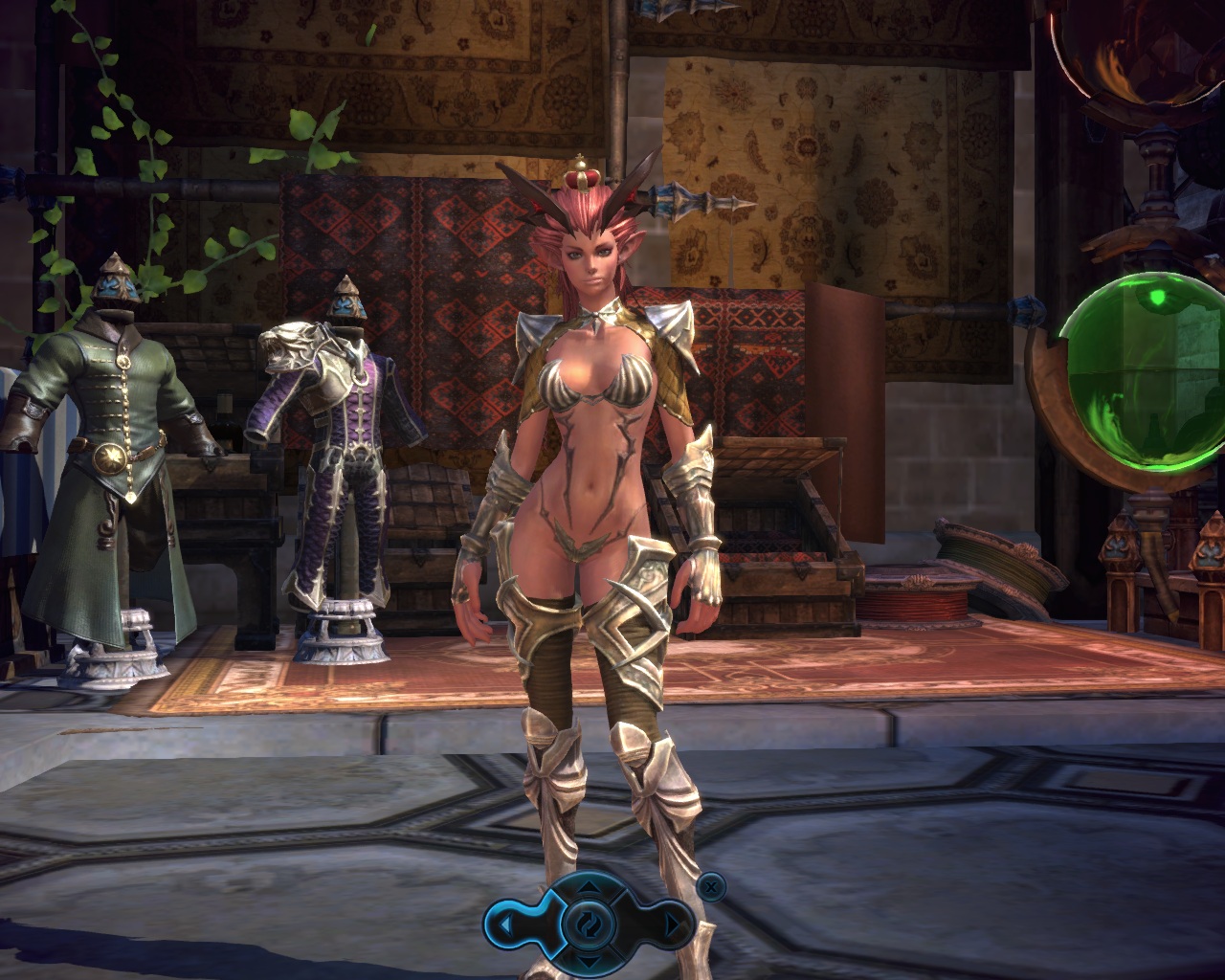Click the up arrow on the camera control
Viewport: 1225px width, 980px height.
tap(590, 888)
